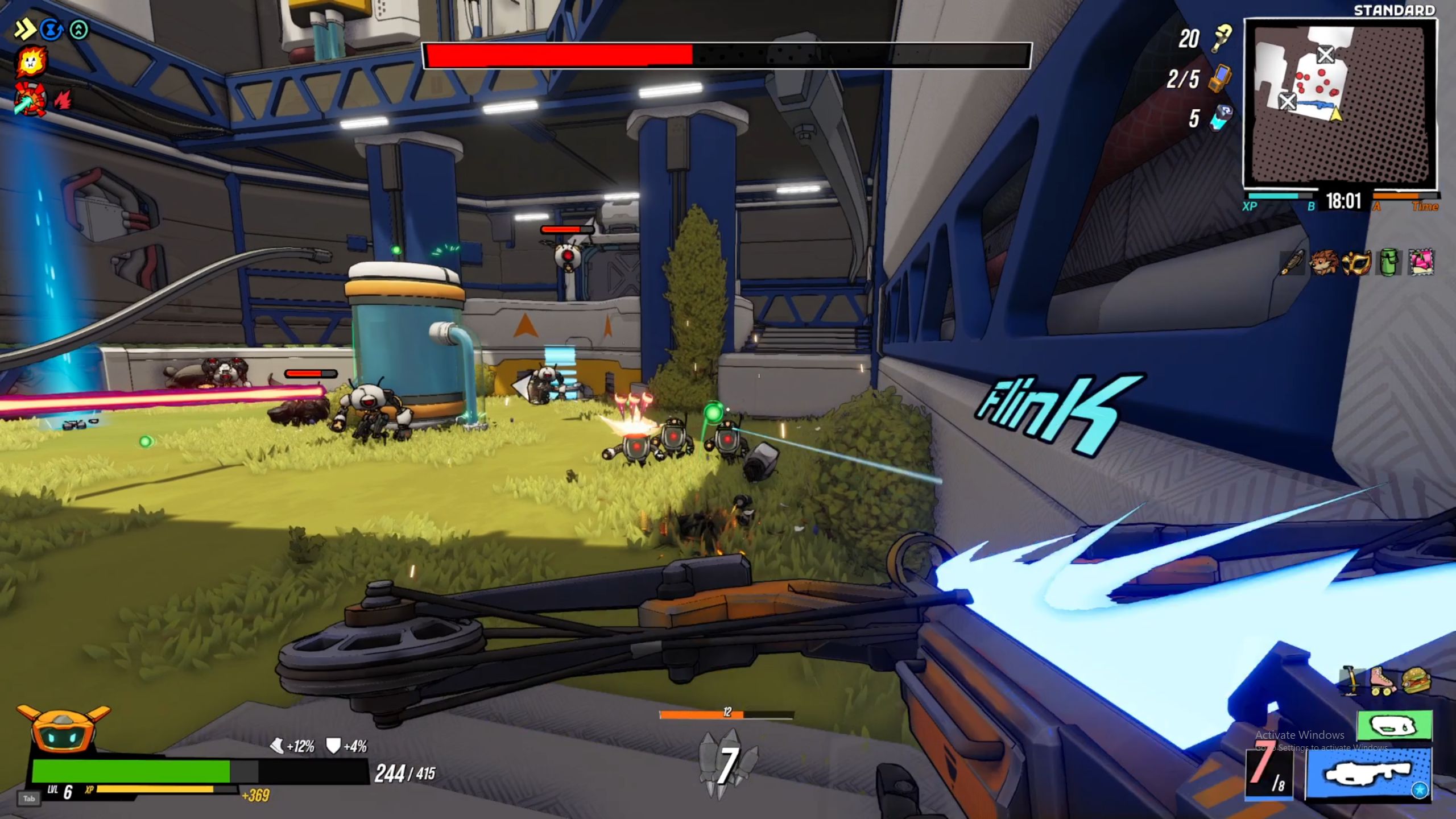Select the flaming lion face status icon
Viewport: 1456px width, 819px height.
coord(31,63)
